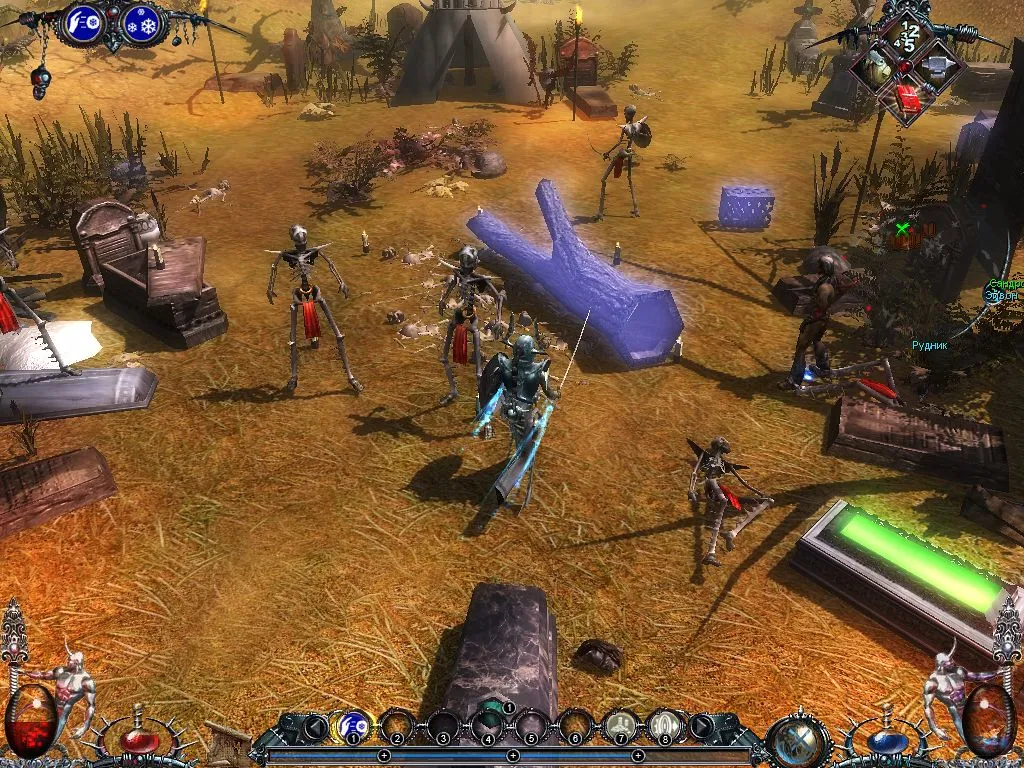Image resolution: width=1024 pixels, height=768 pixels.
Task: Activate the hotbar slot 8 skill
Action: 665,724
